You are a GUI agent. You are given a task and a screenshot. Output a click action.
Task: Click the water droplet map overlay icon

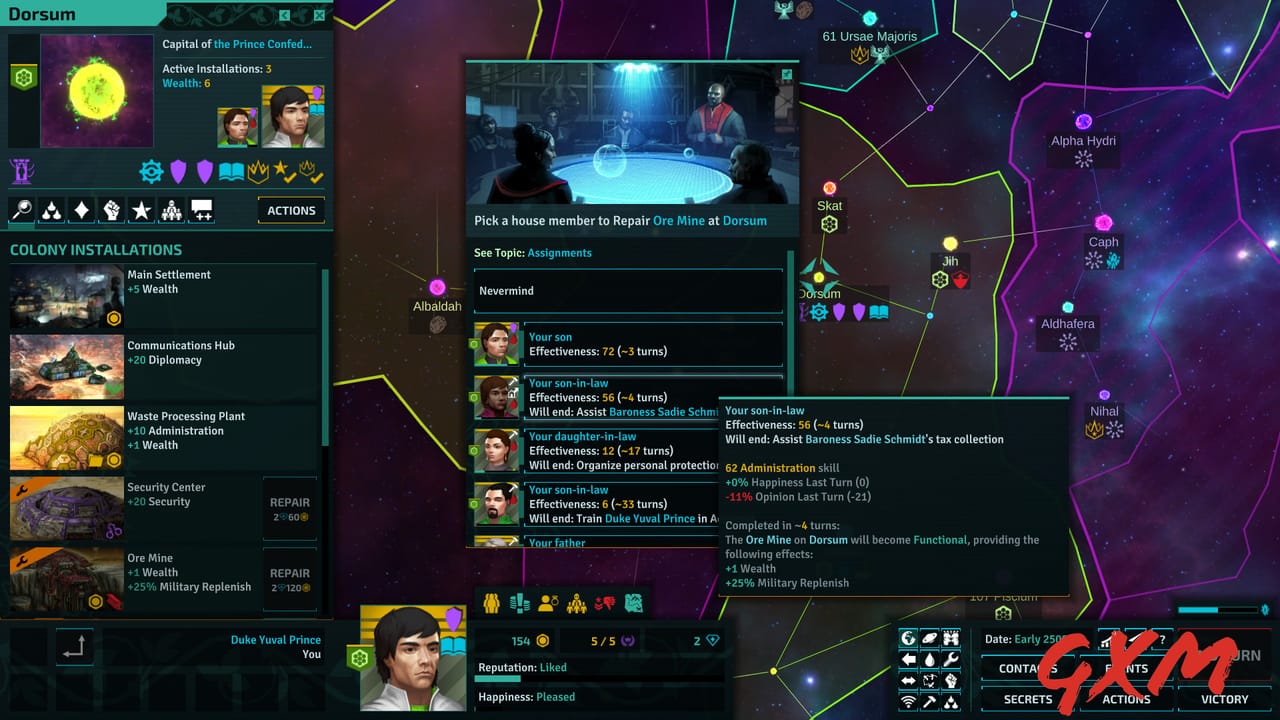point(930,659)
